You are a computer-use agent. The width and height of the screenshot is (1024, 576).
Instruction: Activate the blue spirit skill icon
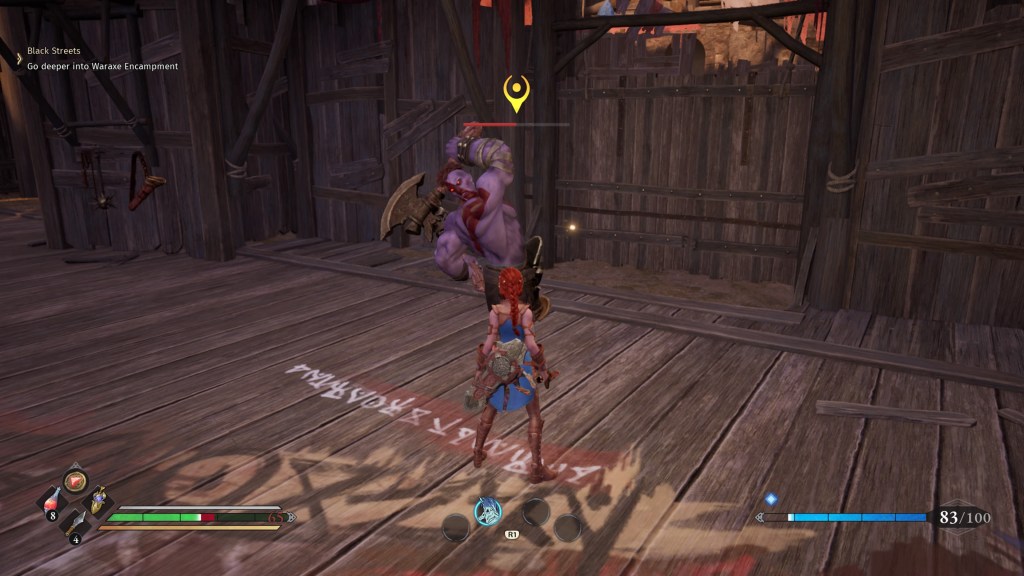pyautogui.click(x=487, y=511)
